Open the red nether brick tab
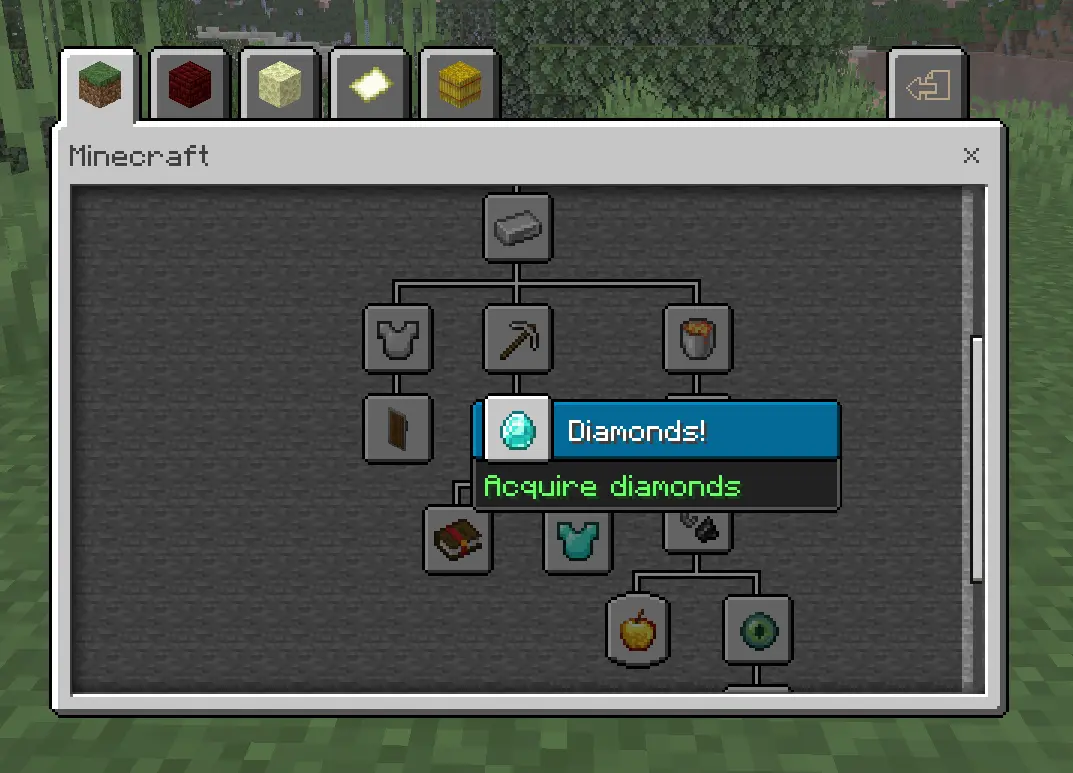The height and width of the screenshot is (773, 1073). [190, 87]
